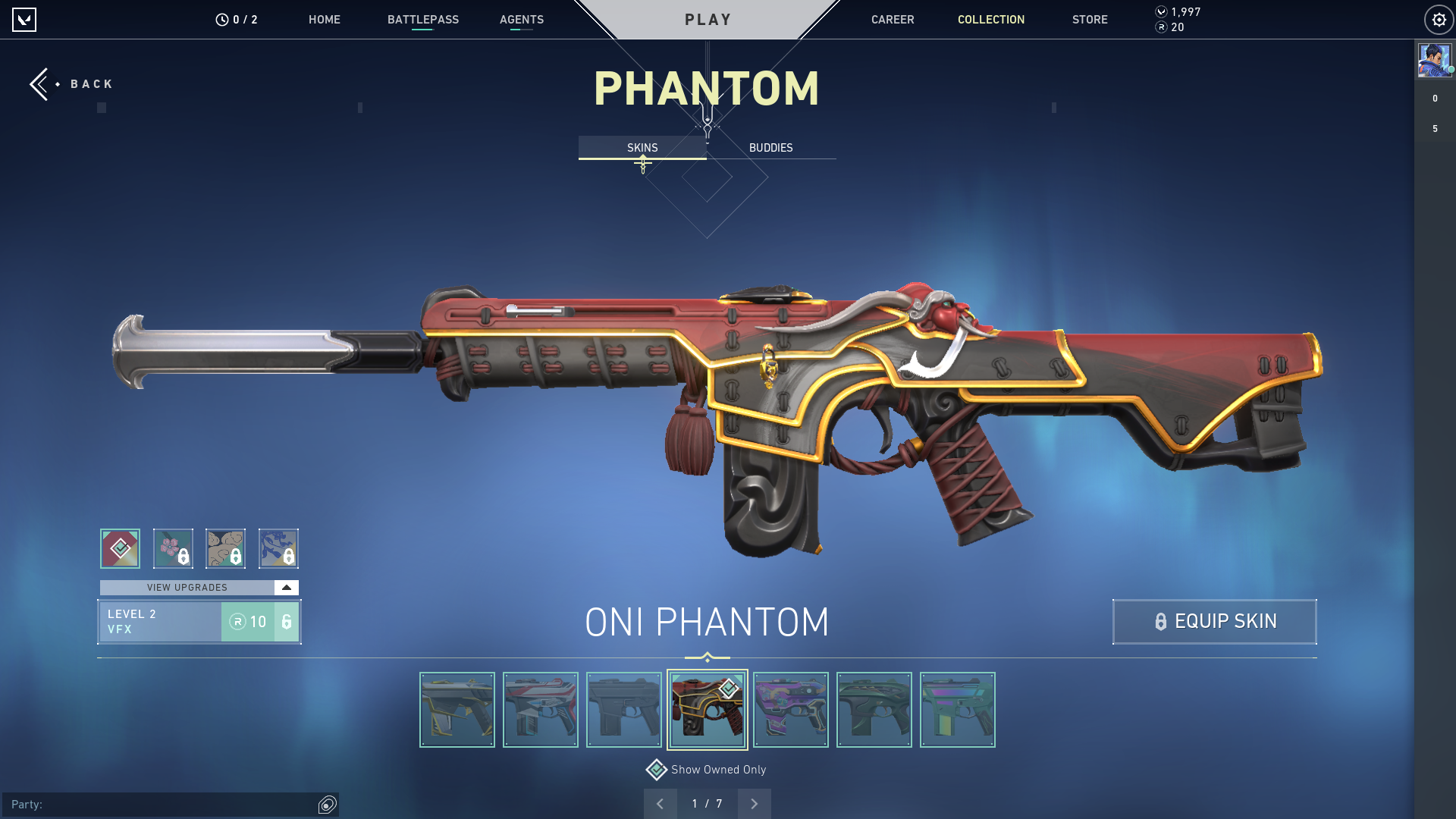Select the locked cherry blossom Oni variant
Image resolution: width=1456 pixels, height=819 pixels.
(173, 548)
